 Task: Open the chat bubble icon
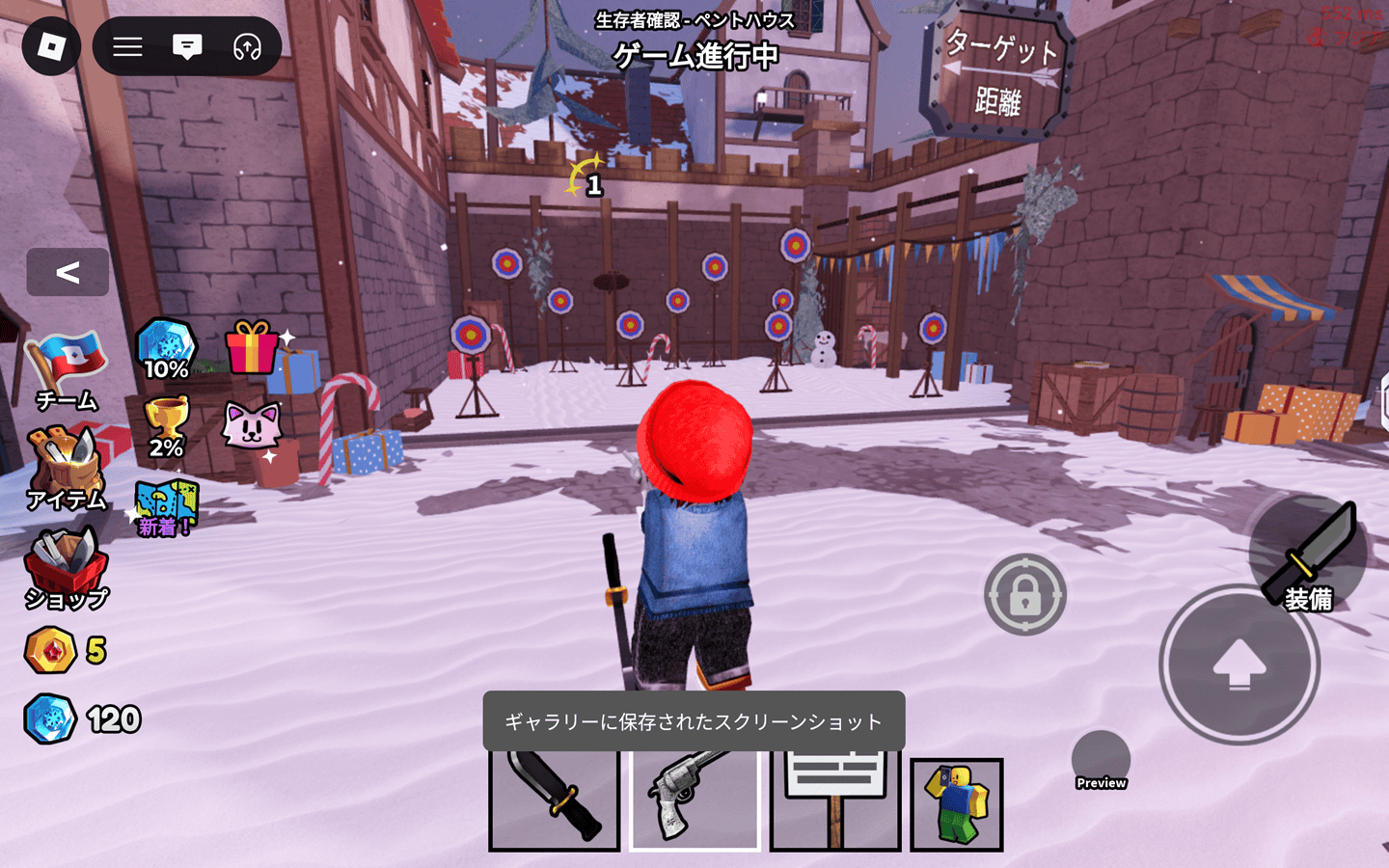click(187, 46)
